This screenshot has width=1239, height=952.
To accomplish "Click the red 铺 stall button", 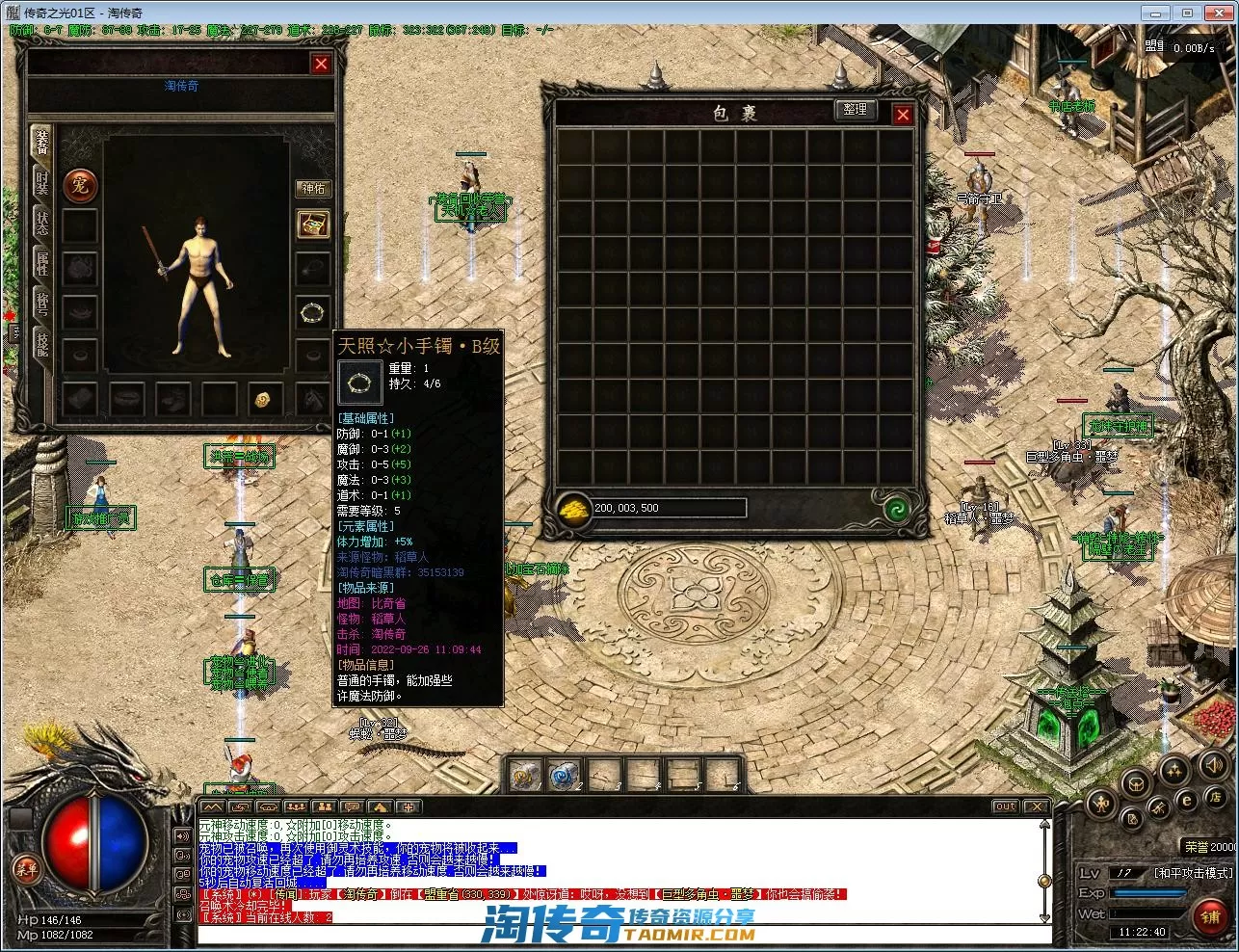I will click(1211, 916).
